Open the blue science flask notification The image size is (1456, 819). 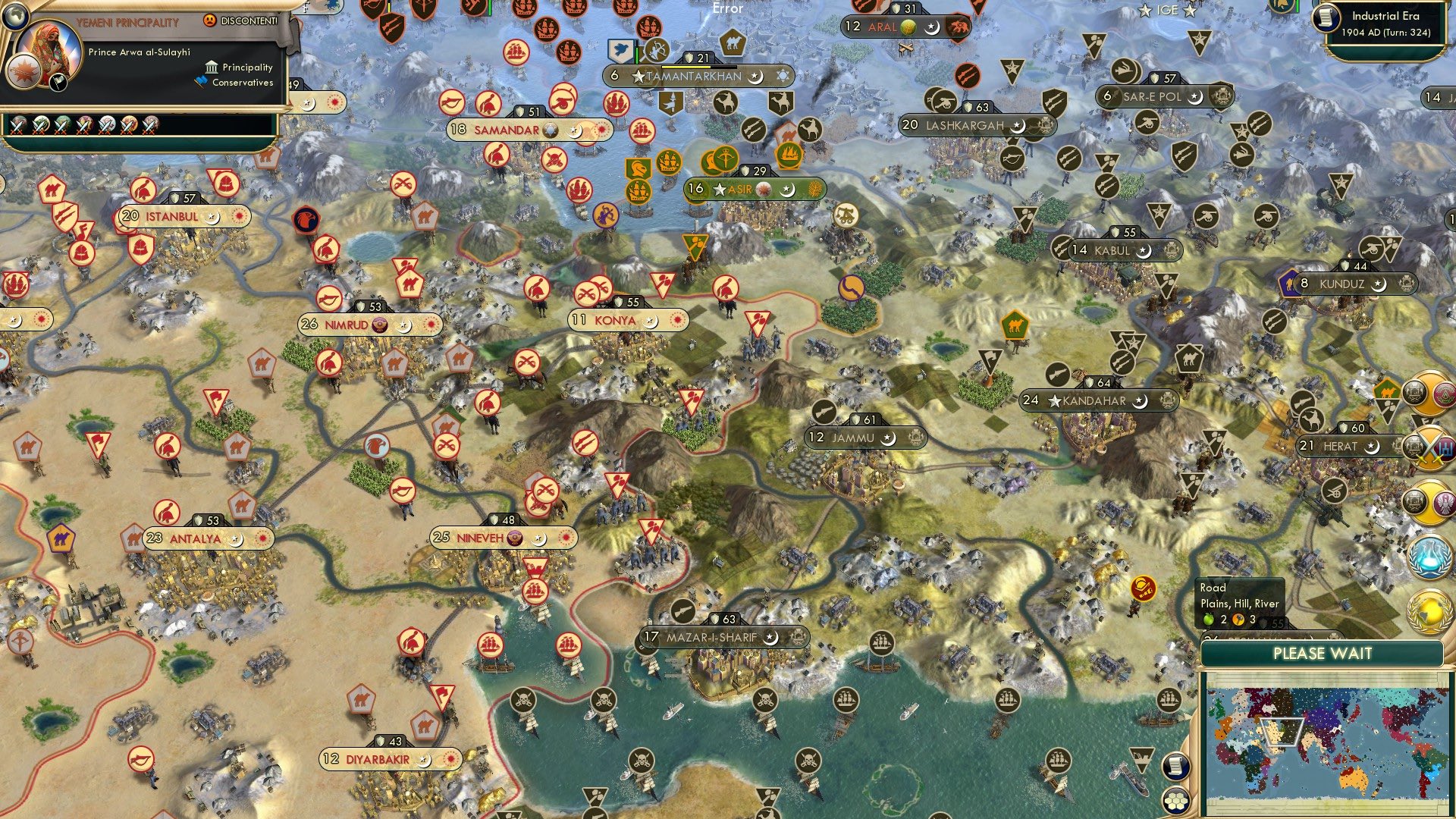(x=1429, y=556)
